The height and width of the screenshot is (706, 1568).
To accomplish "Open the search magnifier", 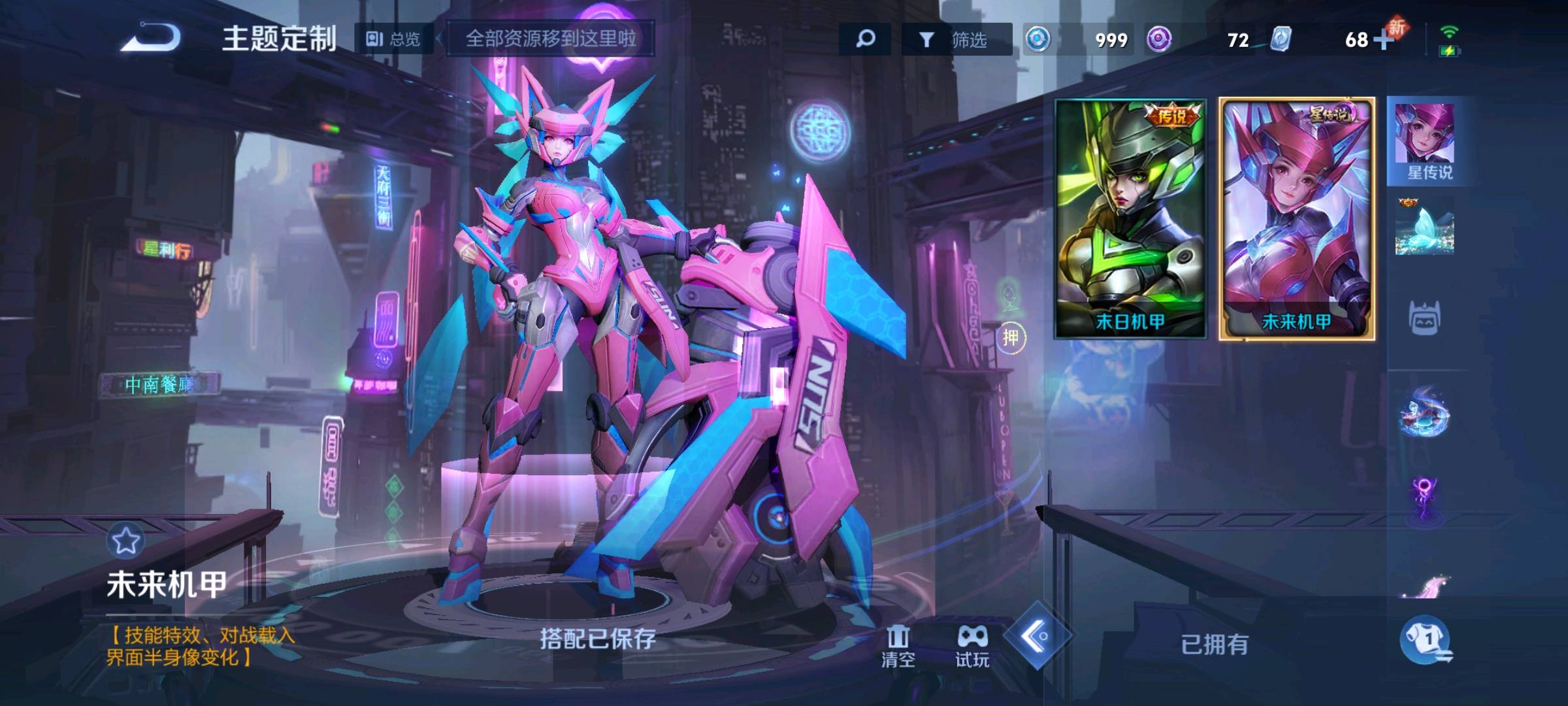I will (865, 39).
